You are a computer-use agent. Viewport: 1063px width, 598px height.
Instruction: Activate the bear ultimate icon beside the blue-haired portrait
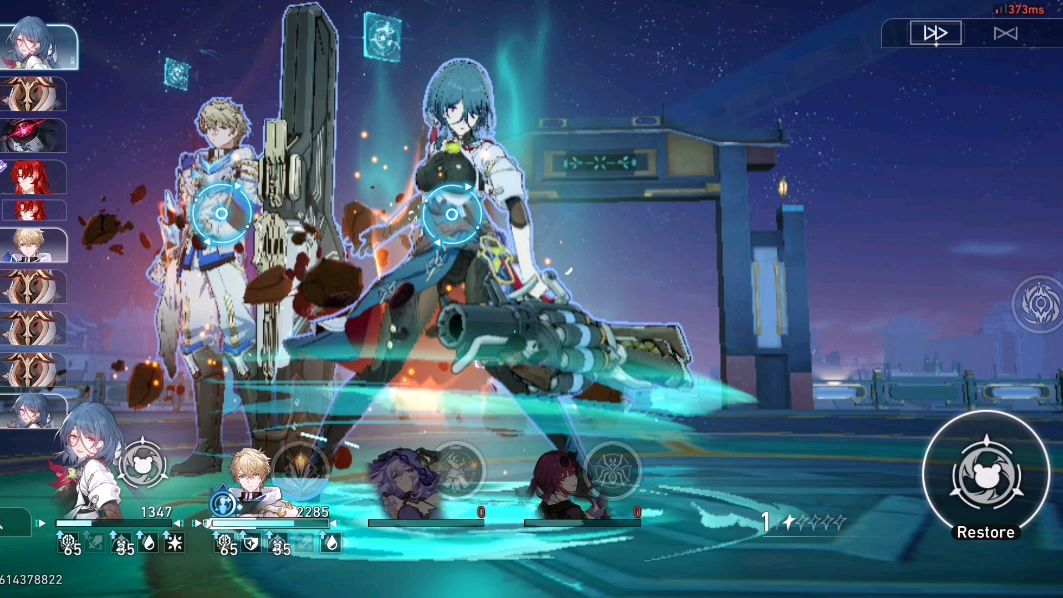(x=143, y=464)
